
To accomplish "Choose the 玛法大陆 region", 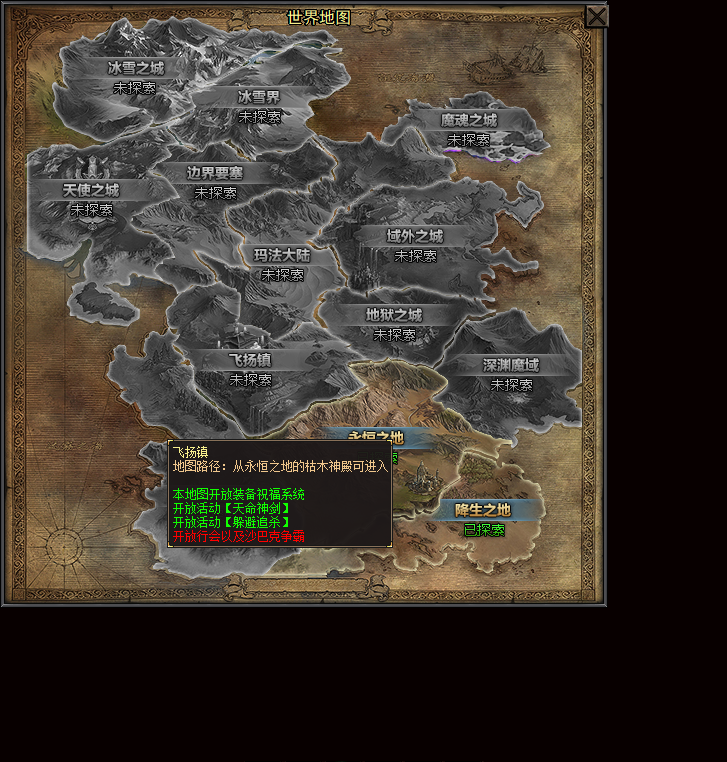I will 282,255.
